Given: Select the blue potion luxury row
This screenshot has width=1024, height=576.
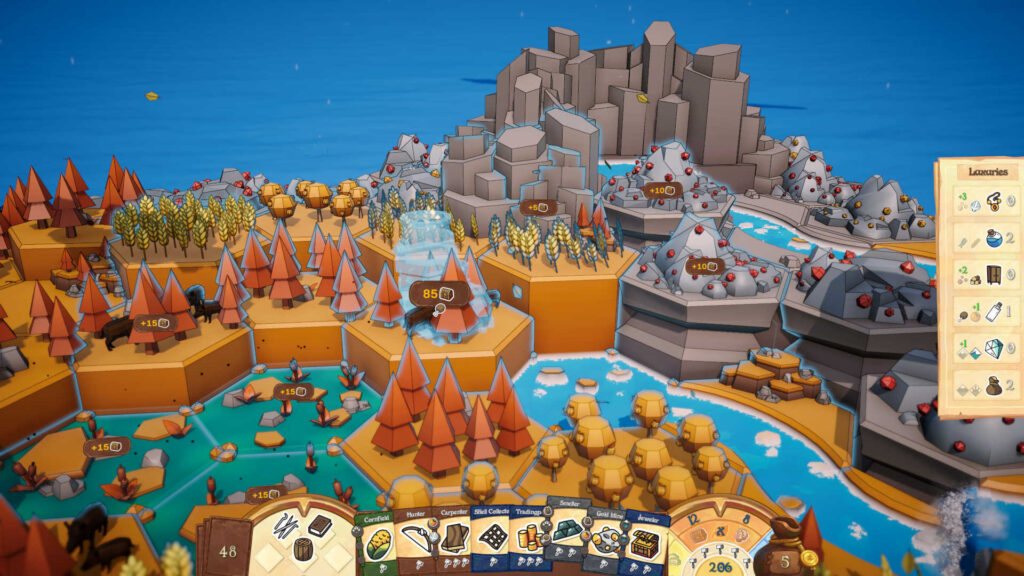Looking at the screenshot, I should click(976, 237).
